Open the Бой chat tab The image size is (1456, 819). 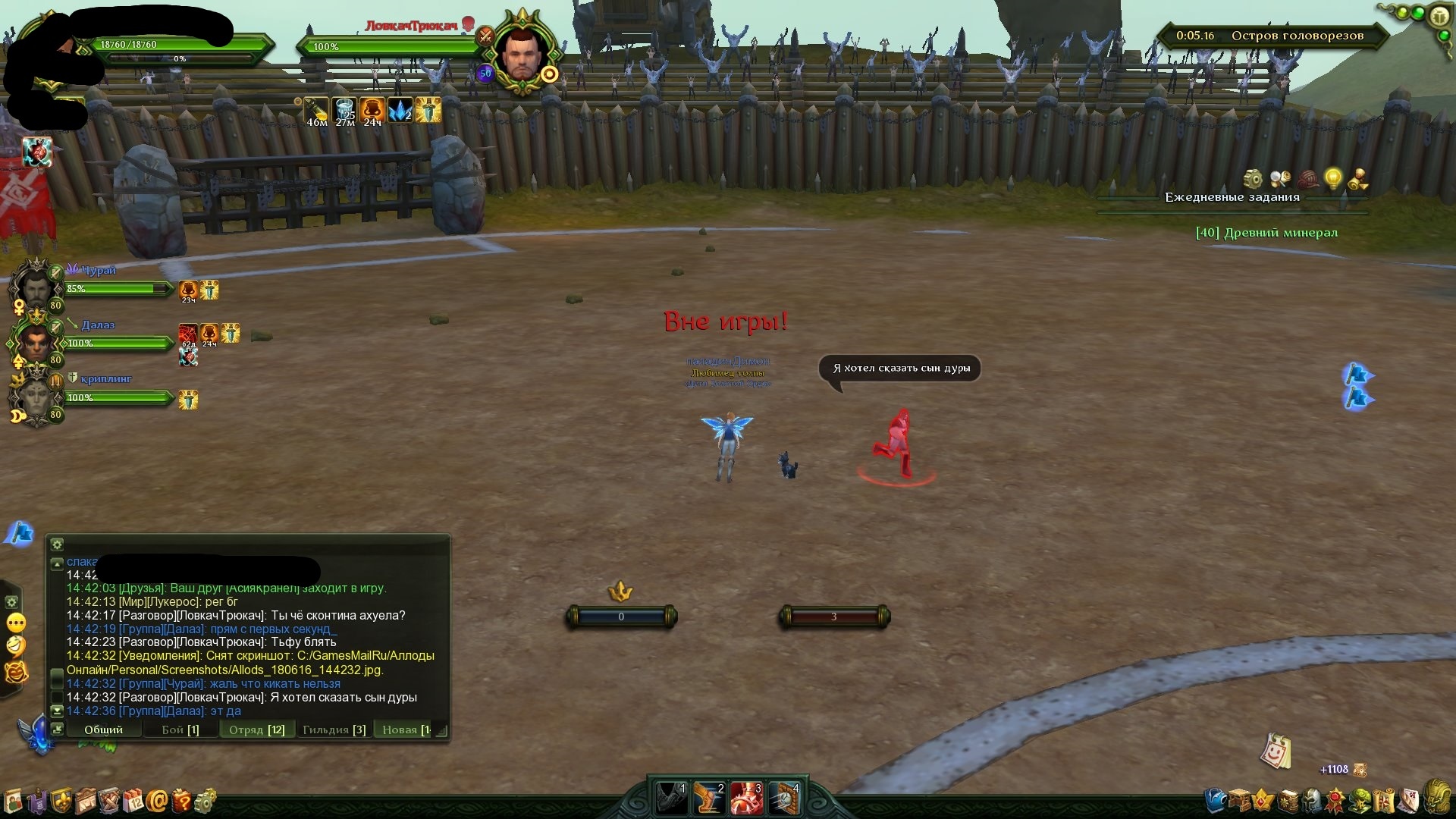[180, 730]
